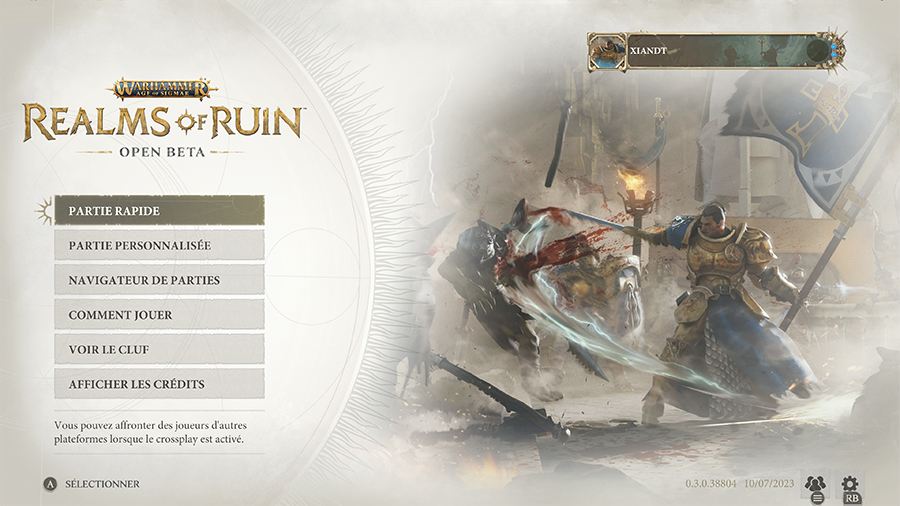
Task: Open the Comment Jouer guide
Action: [159, 315]
